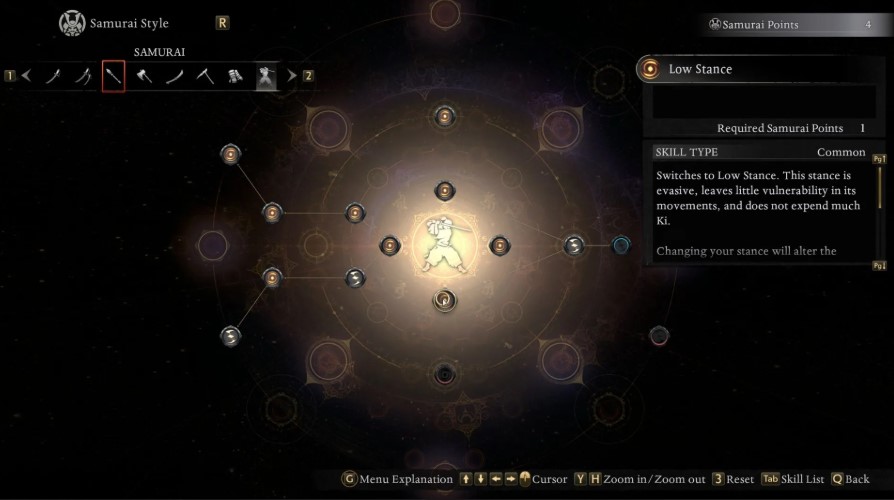Click the left arrow of the weapon selector
The height and width of the screenshot is (500, 894).
(x=27, y=75)
